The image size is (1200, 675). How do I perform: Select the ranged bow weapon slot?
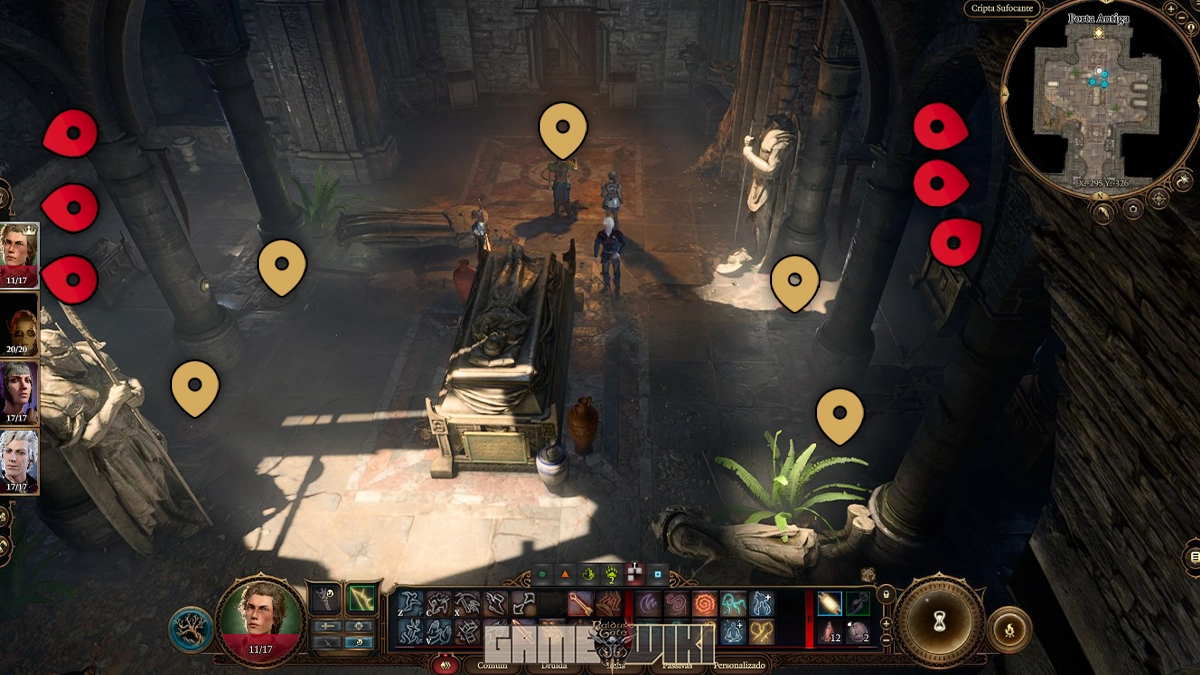362,598
